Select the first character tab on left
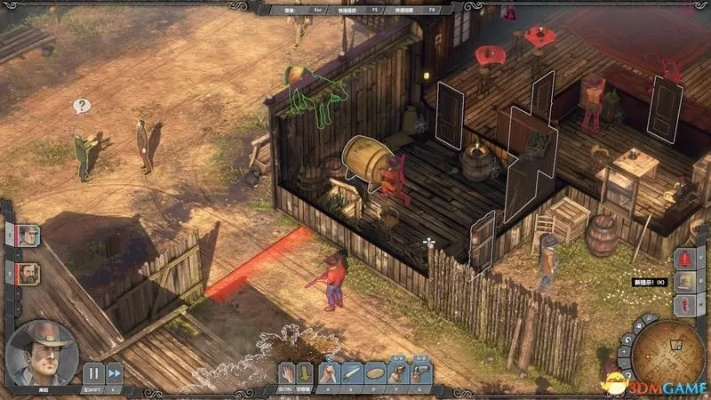Viewport: 711px width, 400px height. point(27,236)
